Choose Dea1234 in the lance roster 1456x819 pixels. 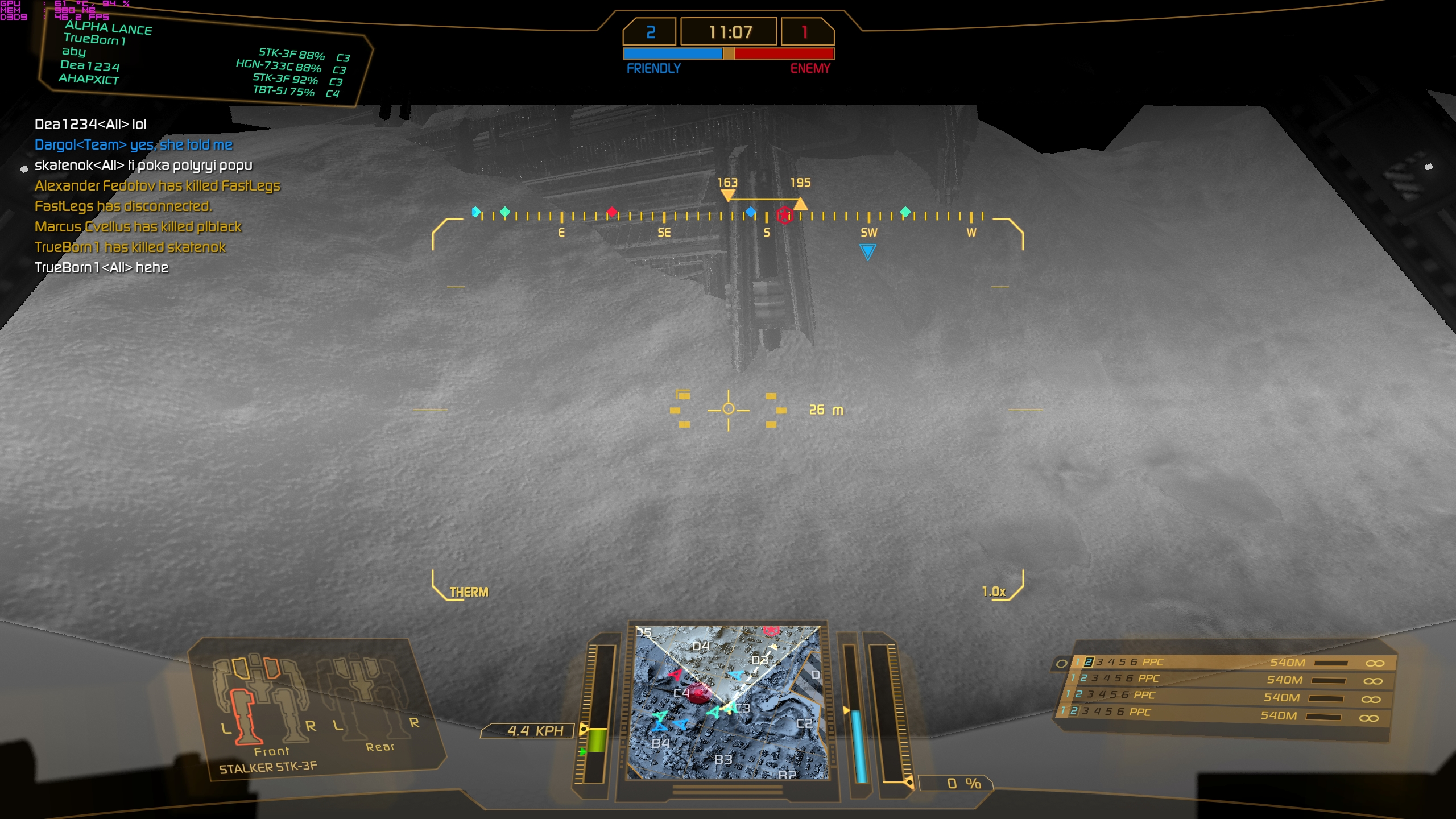tap(90, 65)
